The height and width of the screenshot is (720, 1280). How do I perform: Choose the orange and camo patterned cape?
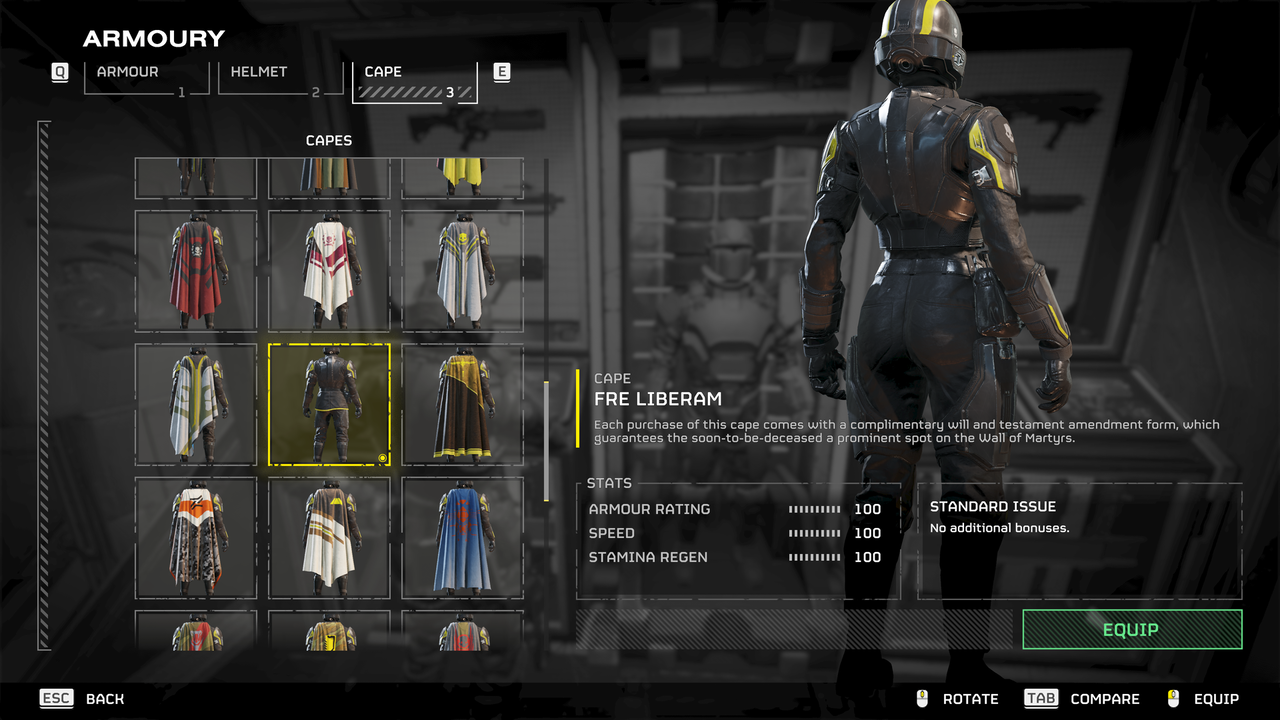[x=195, y=538]
